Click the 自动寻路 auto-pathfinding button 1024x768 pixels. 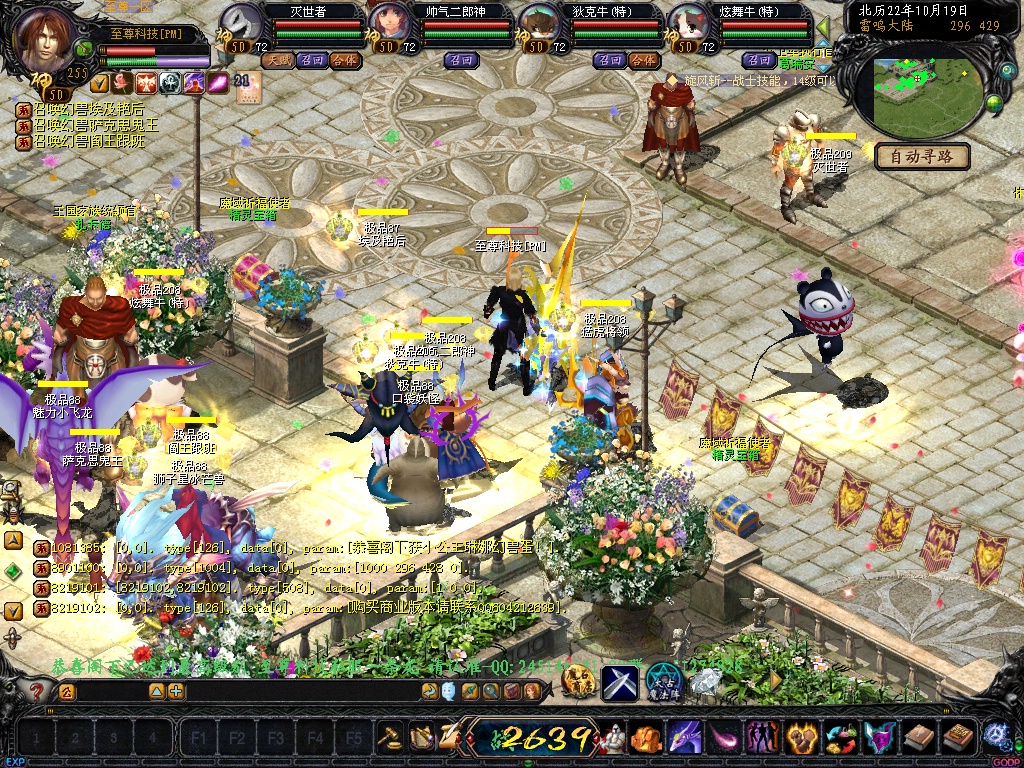[x=922, y=156]
